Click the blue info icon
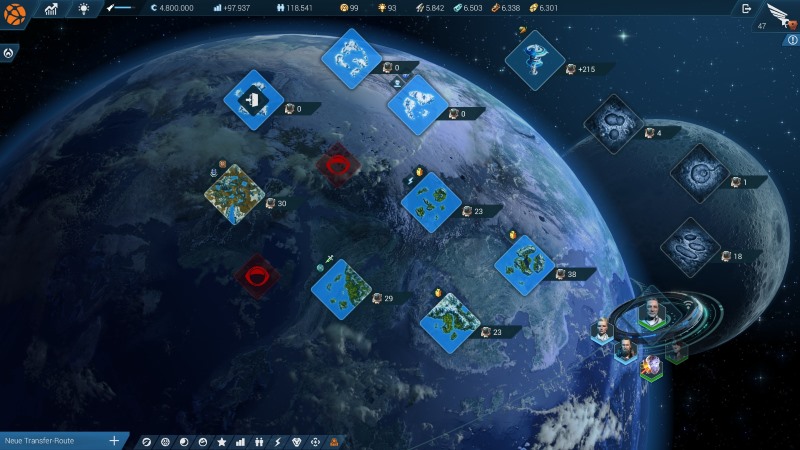 click(x=792, y=40)
